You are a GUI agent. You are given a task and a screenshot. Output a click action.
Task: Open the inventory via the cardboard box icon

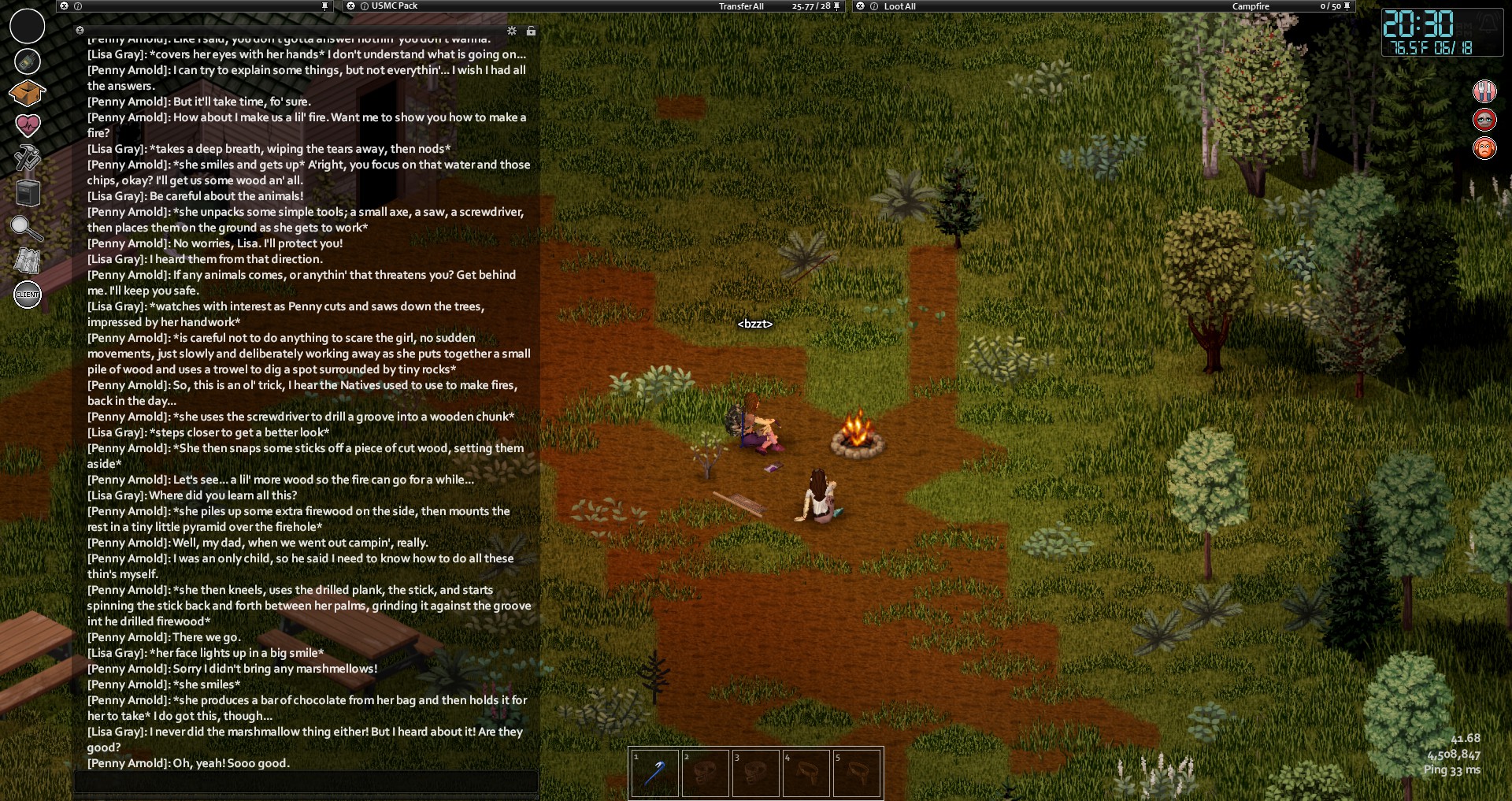27,93
